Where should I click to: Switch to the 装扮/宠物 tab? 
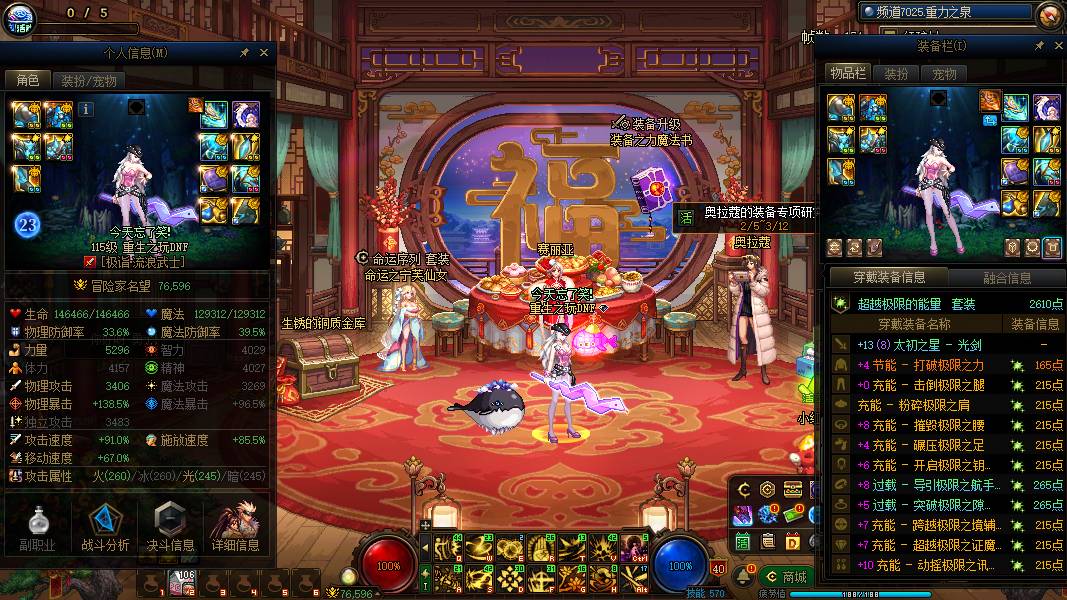[x=88, y=81]
